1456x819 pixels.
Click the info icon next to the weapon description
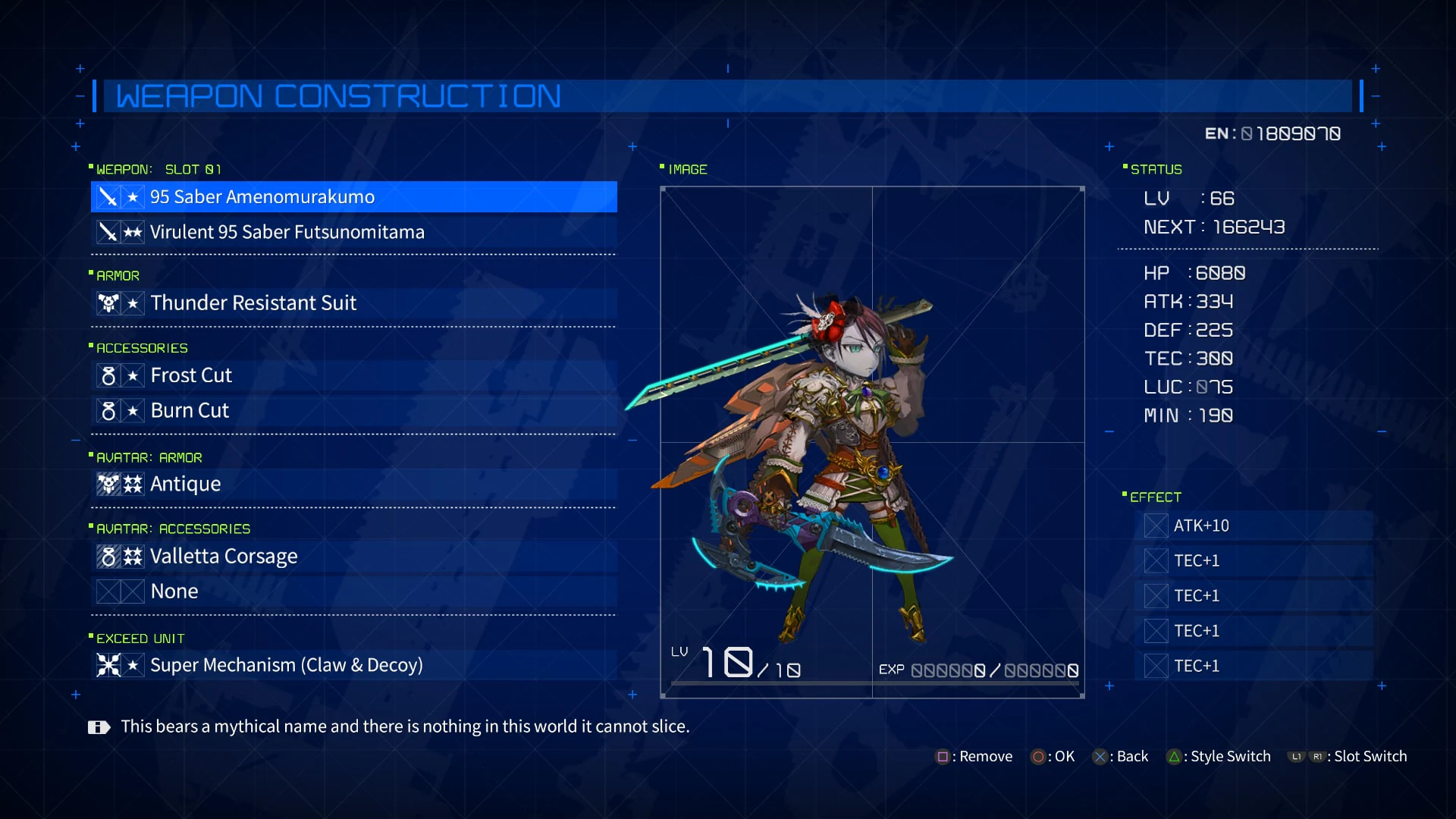99,726
